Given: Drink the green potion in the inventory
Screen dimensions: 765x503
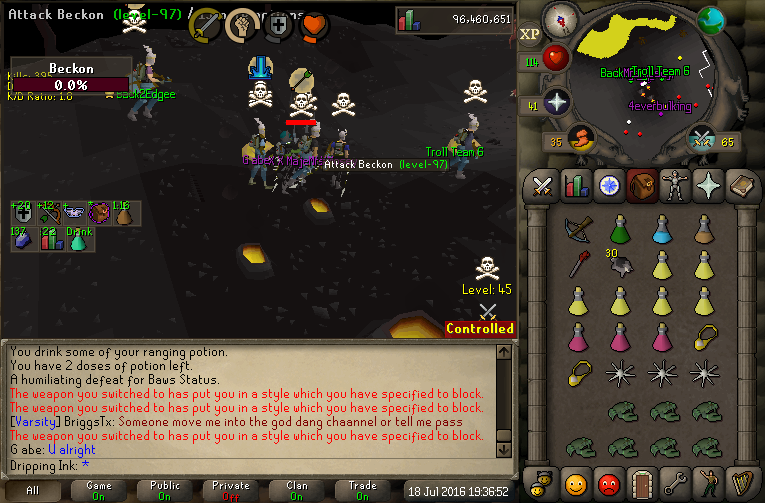Looking at the screenshot, I should pyautogui.click(x=620, y=229).
